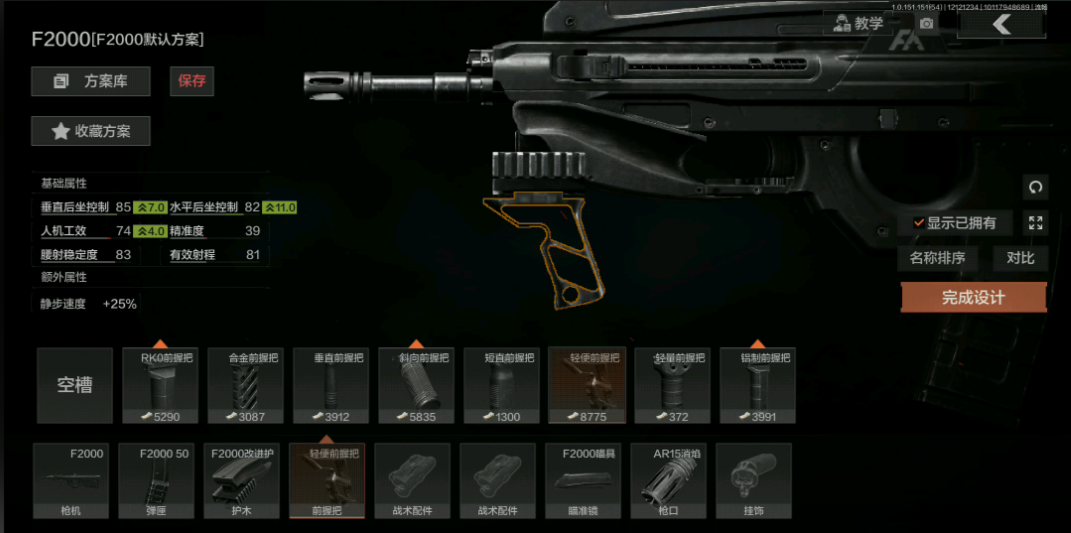Viewport: 1071px width, 533px height.
Task: Select the 空槽 empty slot option
Action: pos(75,386)
